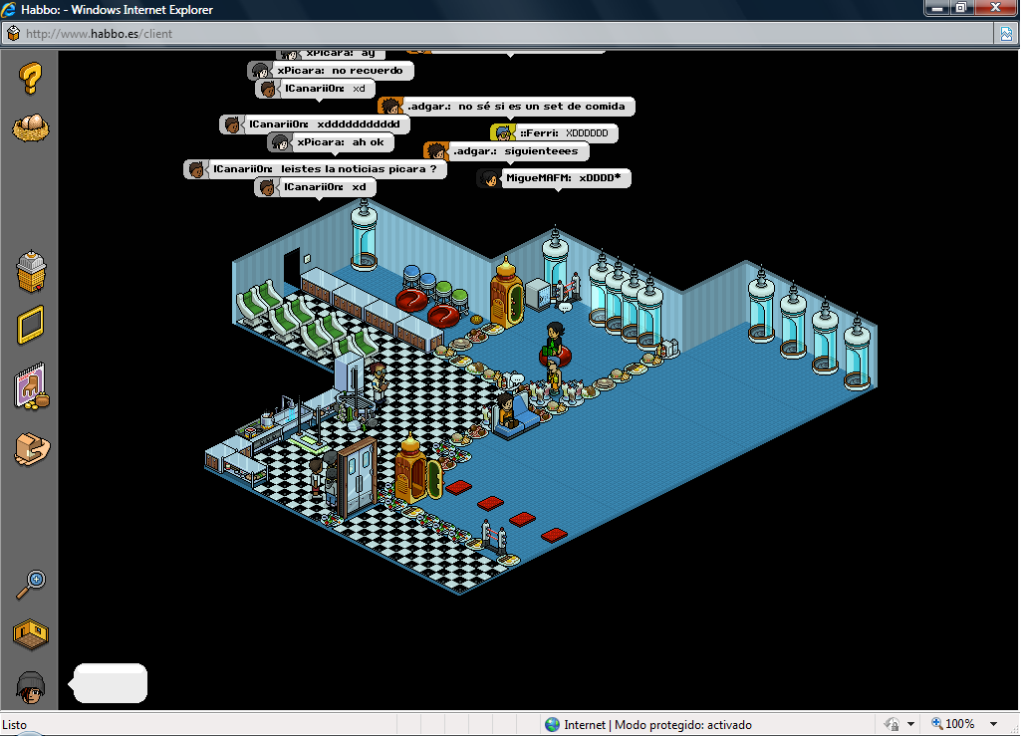Click the orange room icon

tap(31, 633)
